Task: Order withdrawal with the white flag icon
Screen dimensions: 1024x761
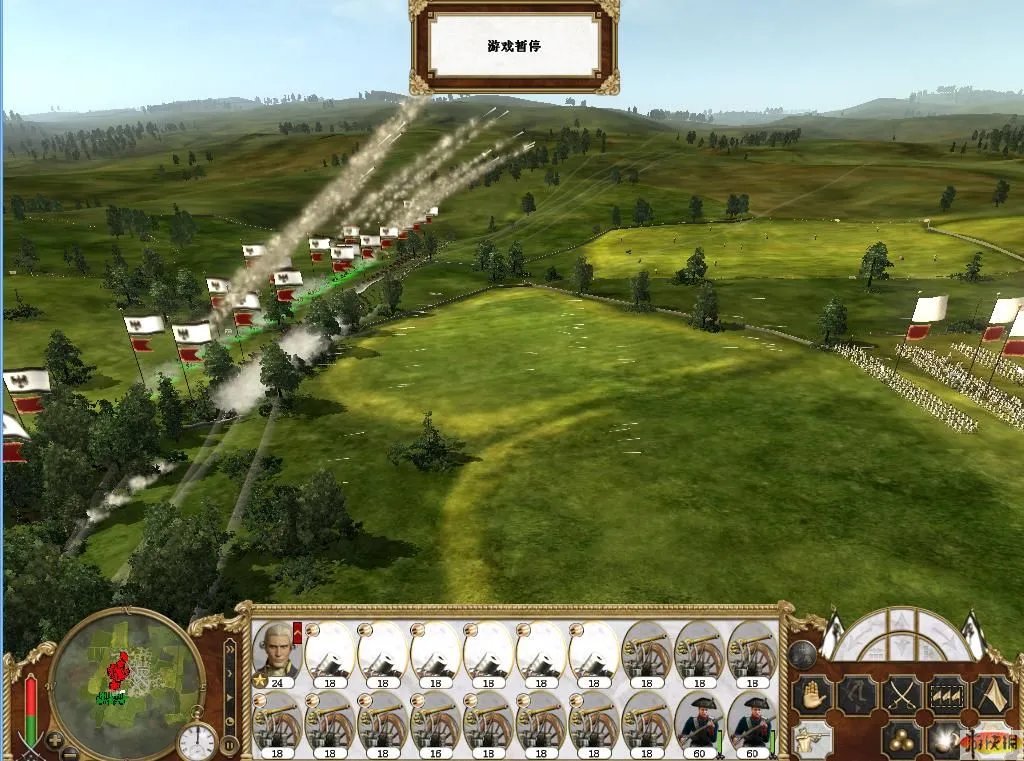Action: [x=993, y=695]
